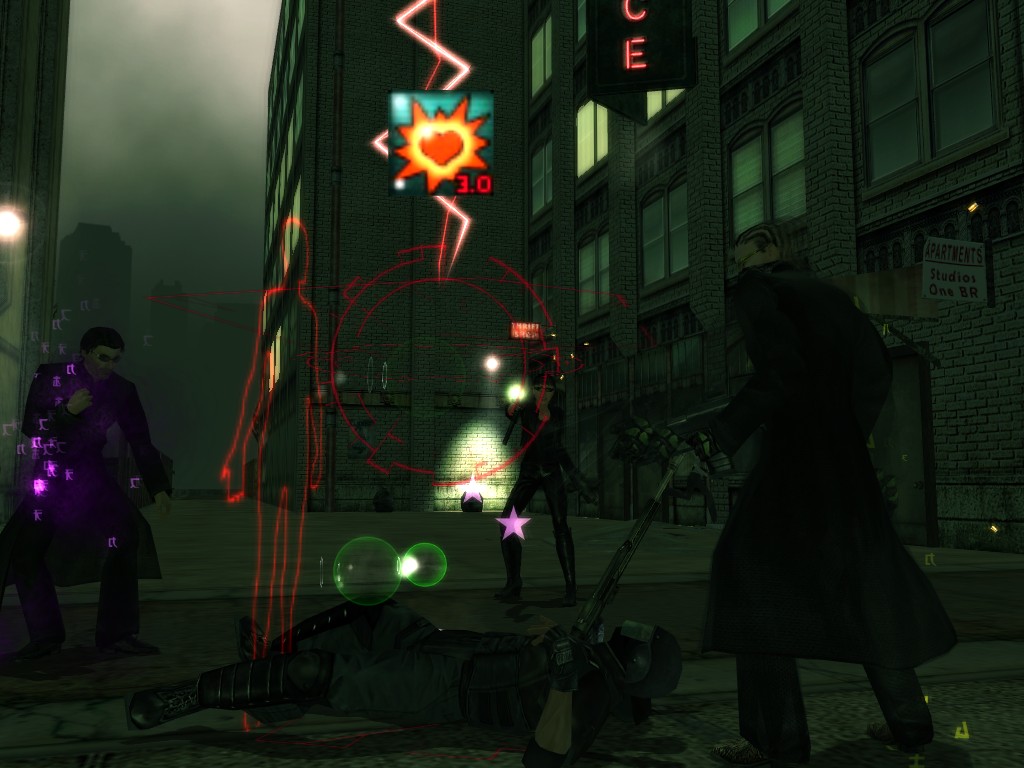Click the exploding heart ability icon
The height and width of the screenshot is (768, 1024).
441,143
